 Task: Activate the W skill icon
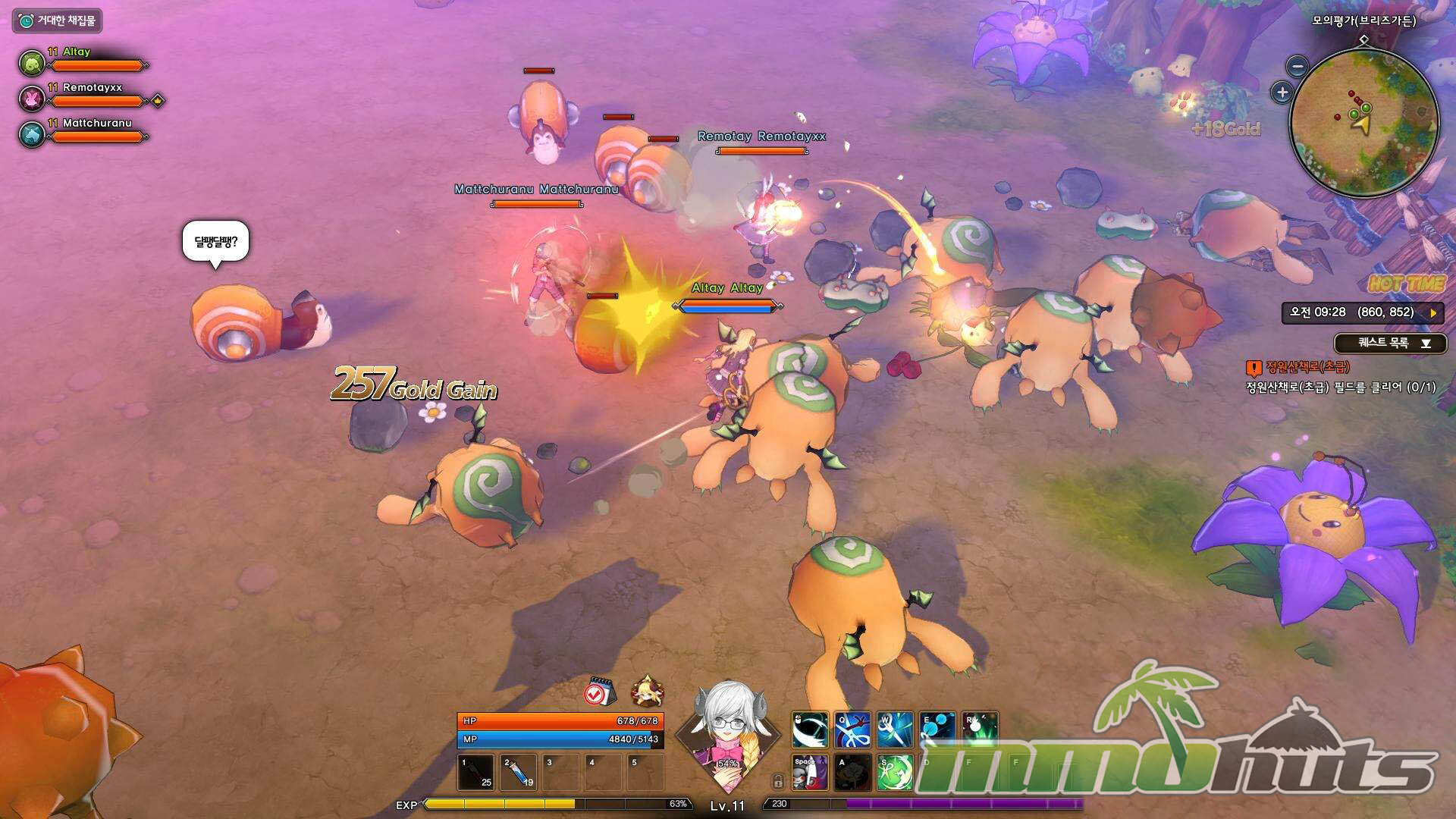[x=895, y=730]
